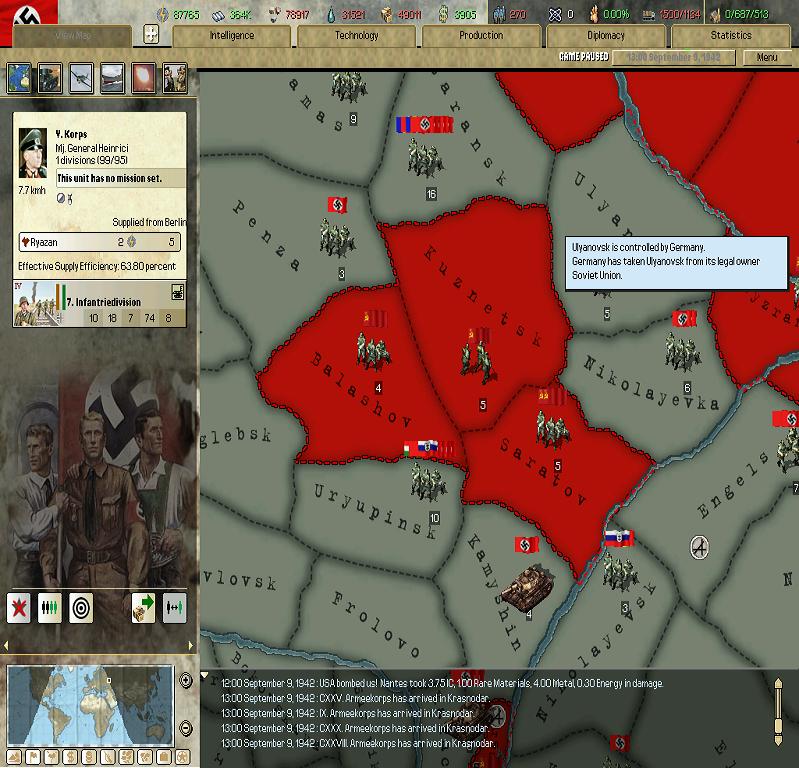Select the fighter plane icon
The width and height of the screenshot is (799, 768).
[x=81, y=77]
